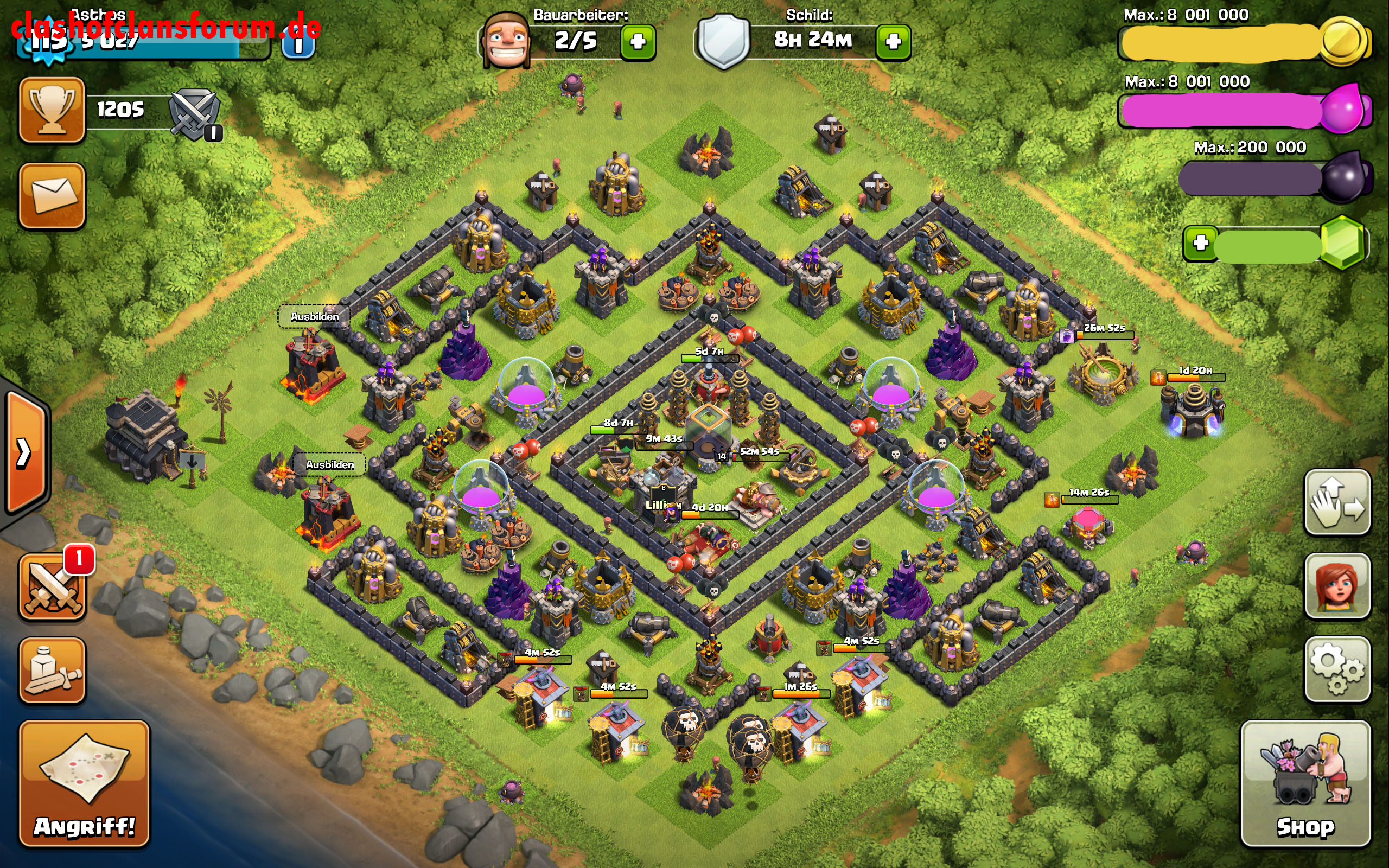The width and height of the screenshot is (1389, 868).
Task: Enter village edit mode with hand icon
Action: [x=1337, y=502]
